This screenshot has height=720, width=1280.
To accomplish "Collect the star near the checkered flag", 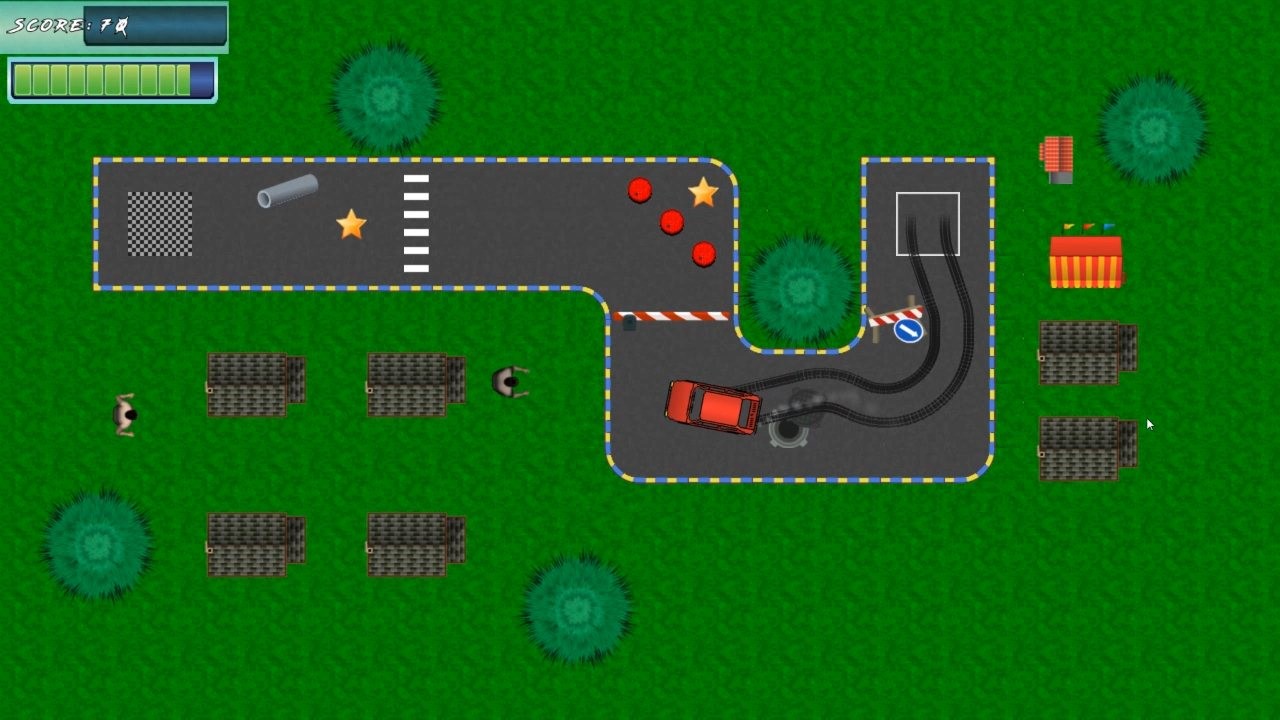I will point(352,225).
